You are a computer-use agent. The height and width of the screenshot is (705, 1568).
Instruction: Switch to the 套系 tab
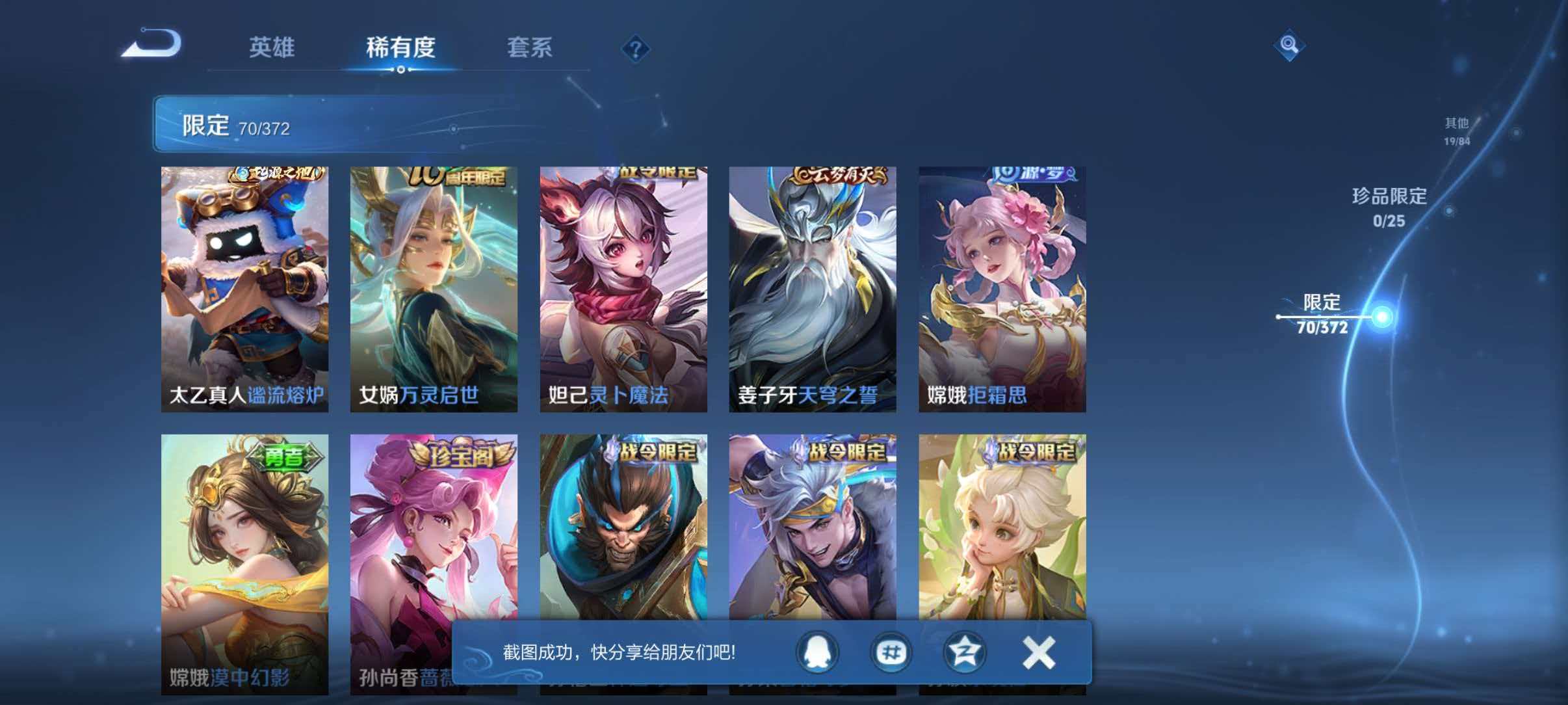(530, 47)
